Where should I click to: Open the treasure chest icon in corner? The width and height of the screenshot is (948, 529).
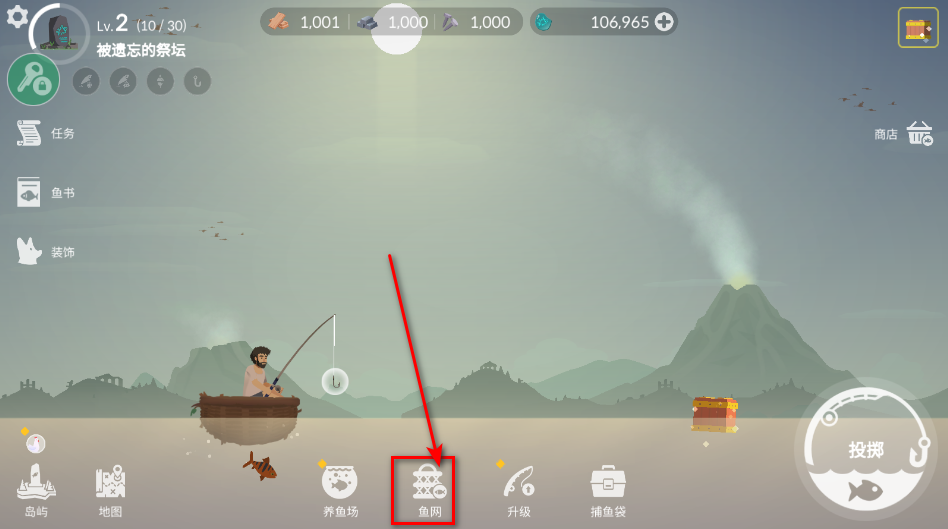pos(917,28)
